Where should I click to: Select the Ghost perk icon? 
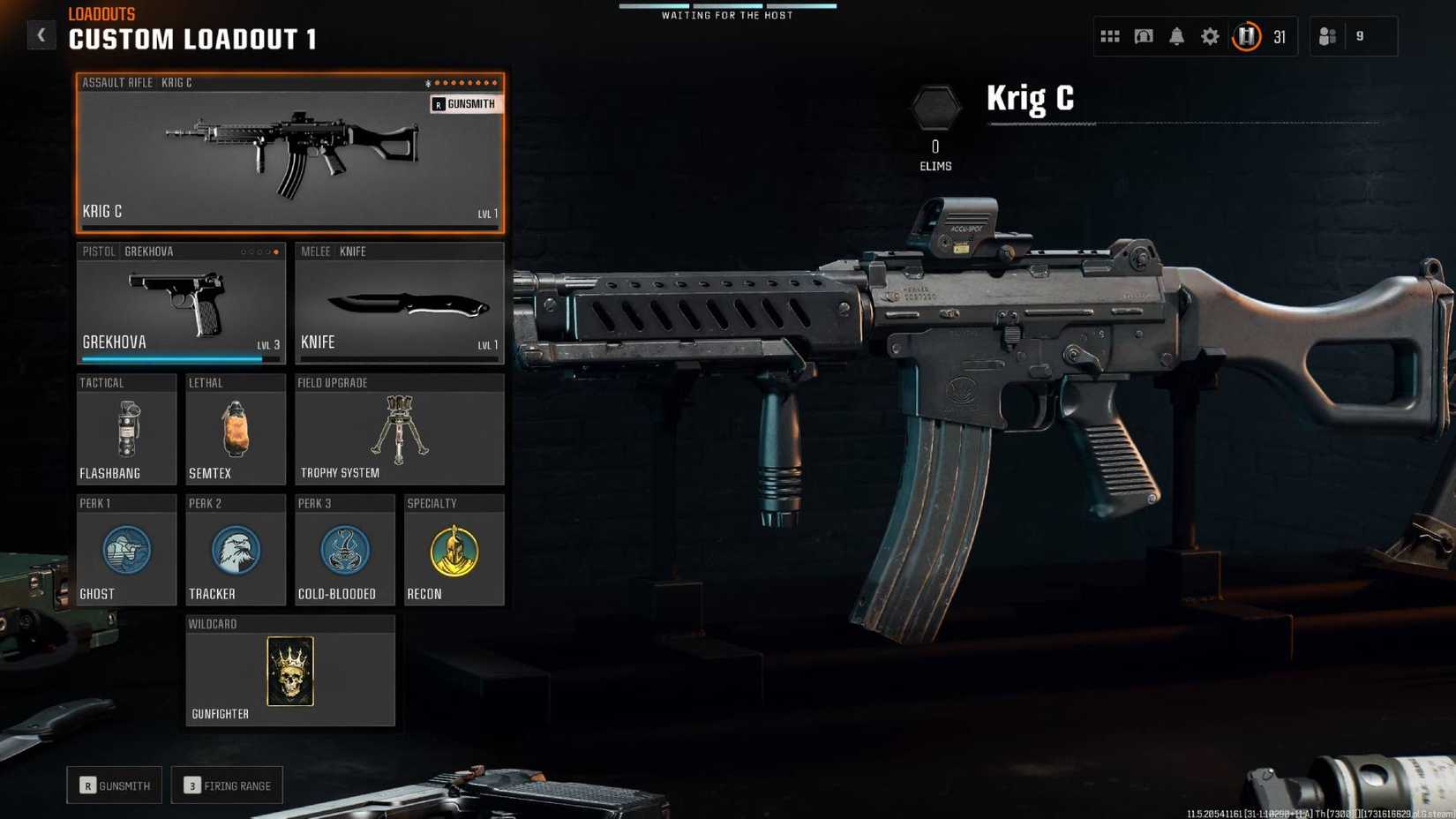pyautogui.click(x=126, y=552)
